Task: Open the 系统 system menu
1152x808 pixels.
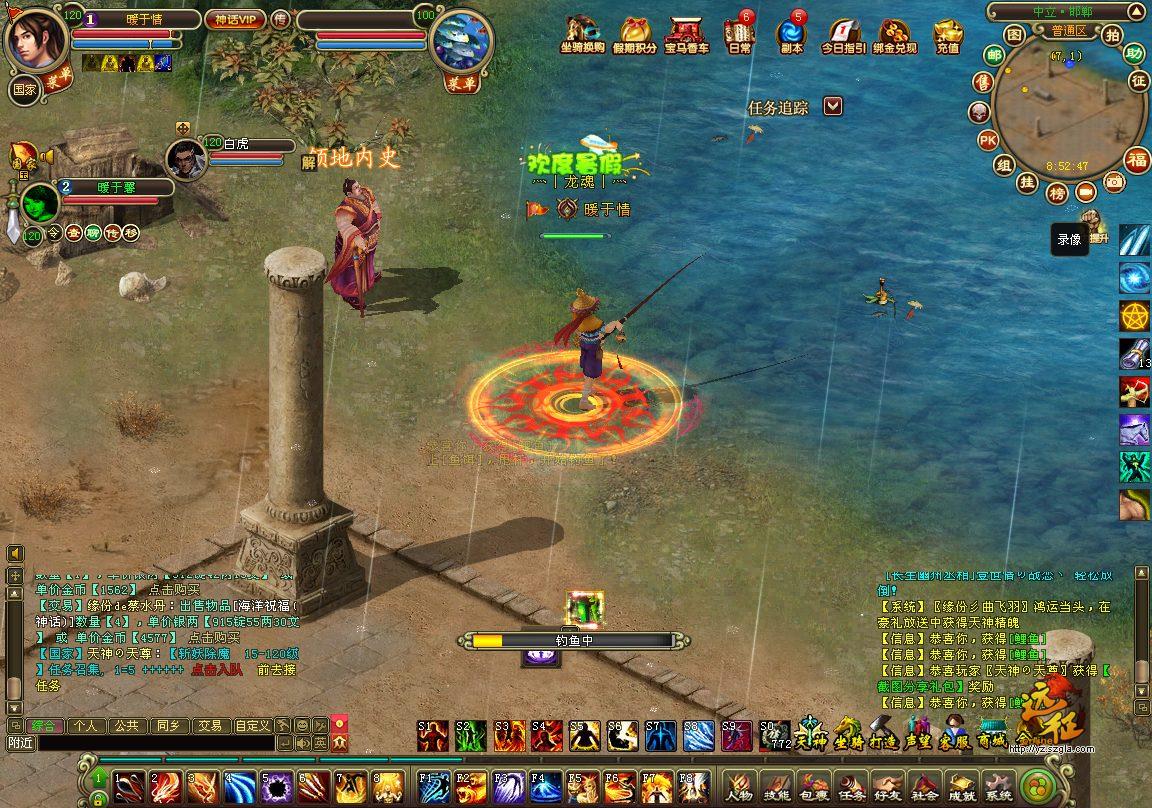Action: 997,786
